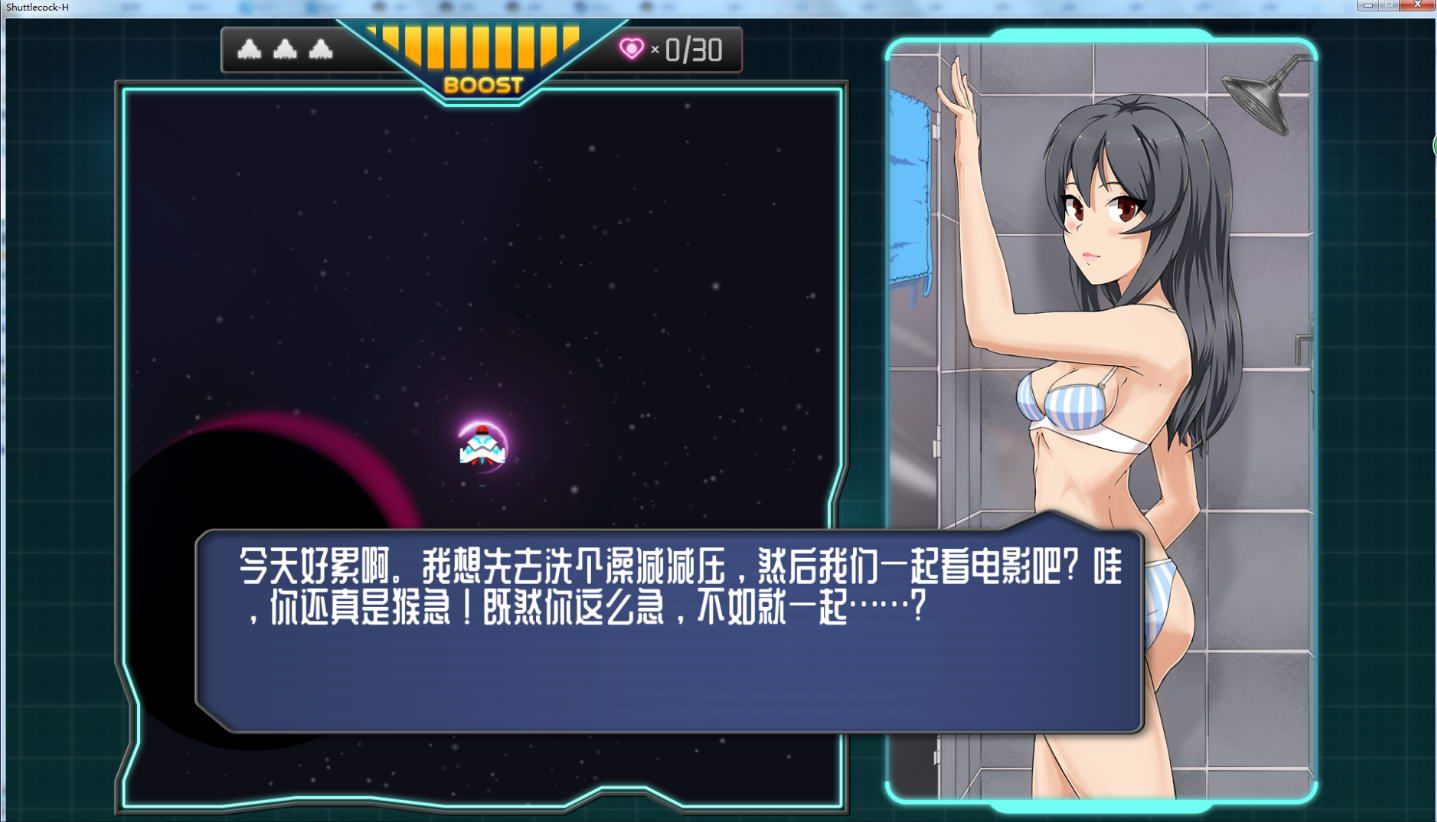Click the BOOST label under the gauge
This screenshot has width=1437, height=822.
pyautogui.click(x=483, y=87)
